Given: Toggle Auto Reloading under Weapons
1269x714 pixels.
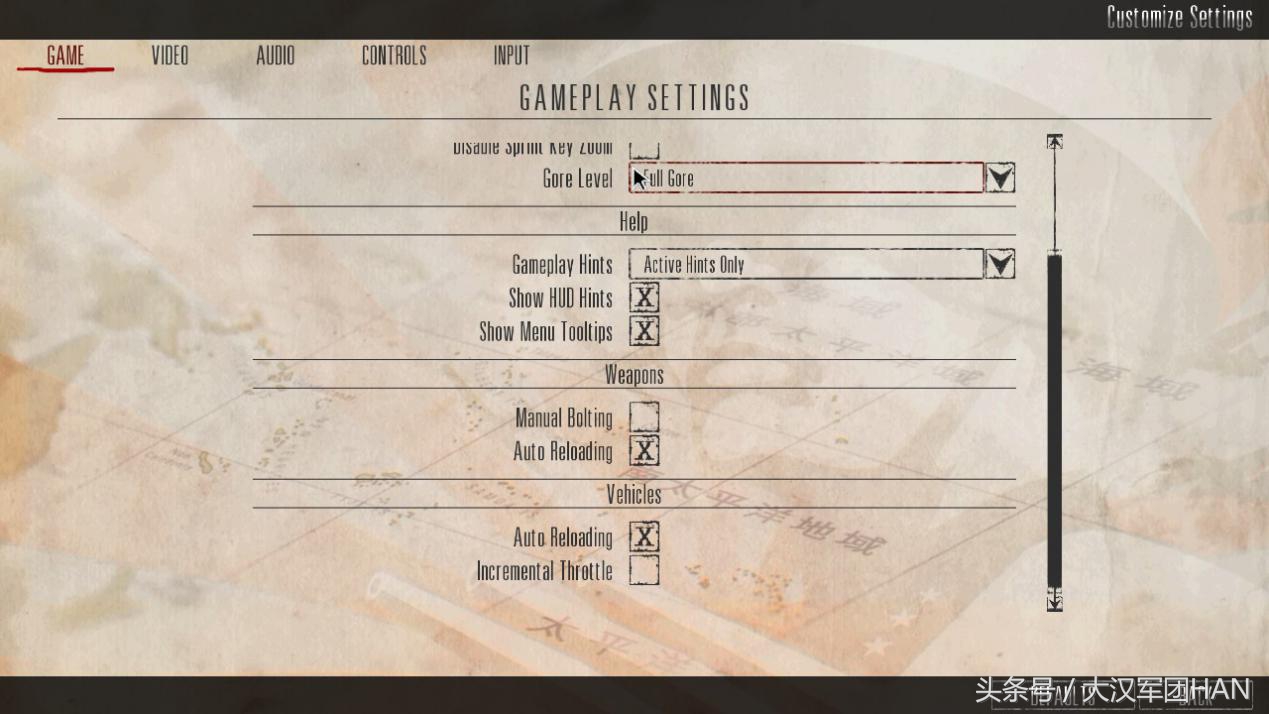Looking at the screenshot, I should (x=645, y=451).
